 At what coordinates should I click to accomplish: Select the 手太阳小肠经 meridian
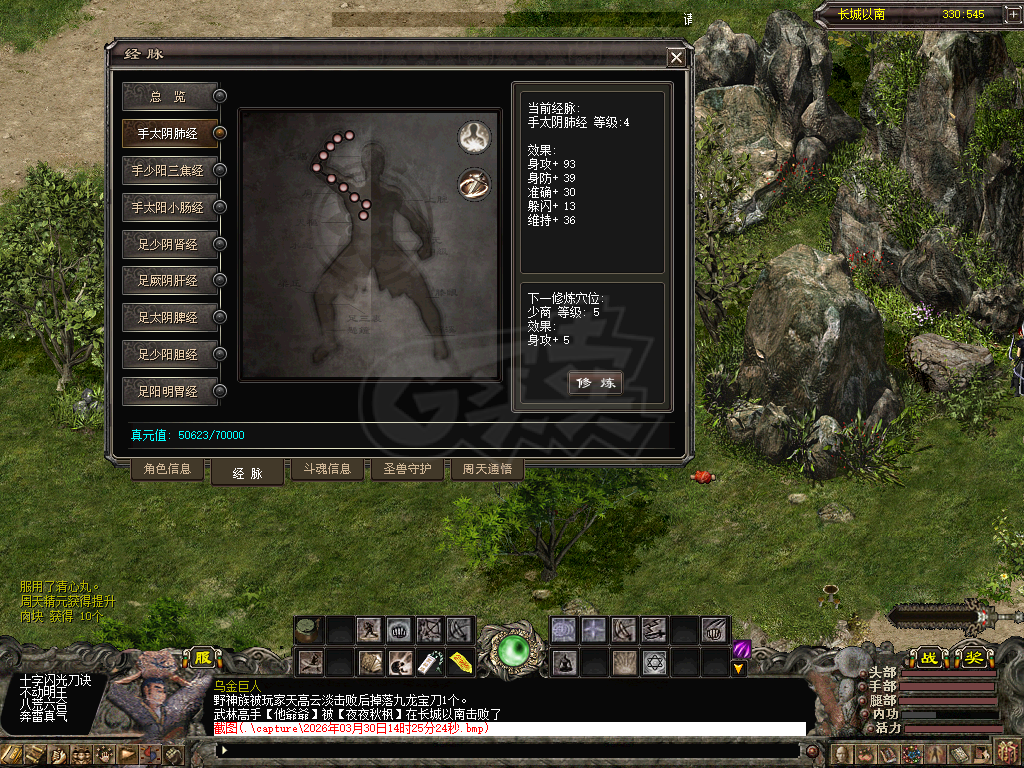pyautogui.click(x=170, y=207)
